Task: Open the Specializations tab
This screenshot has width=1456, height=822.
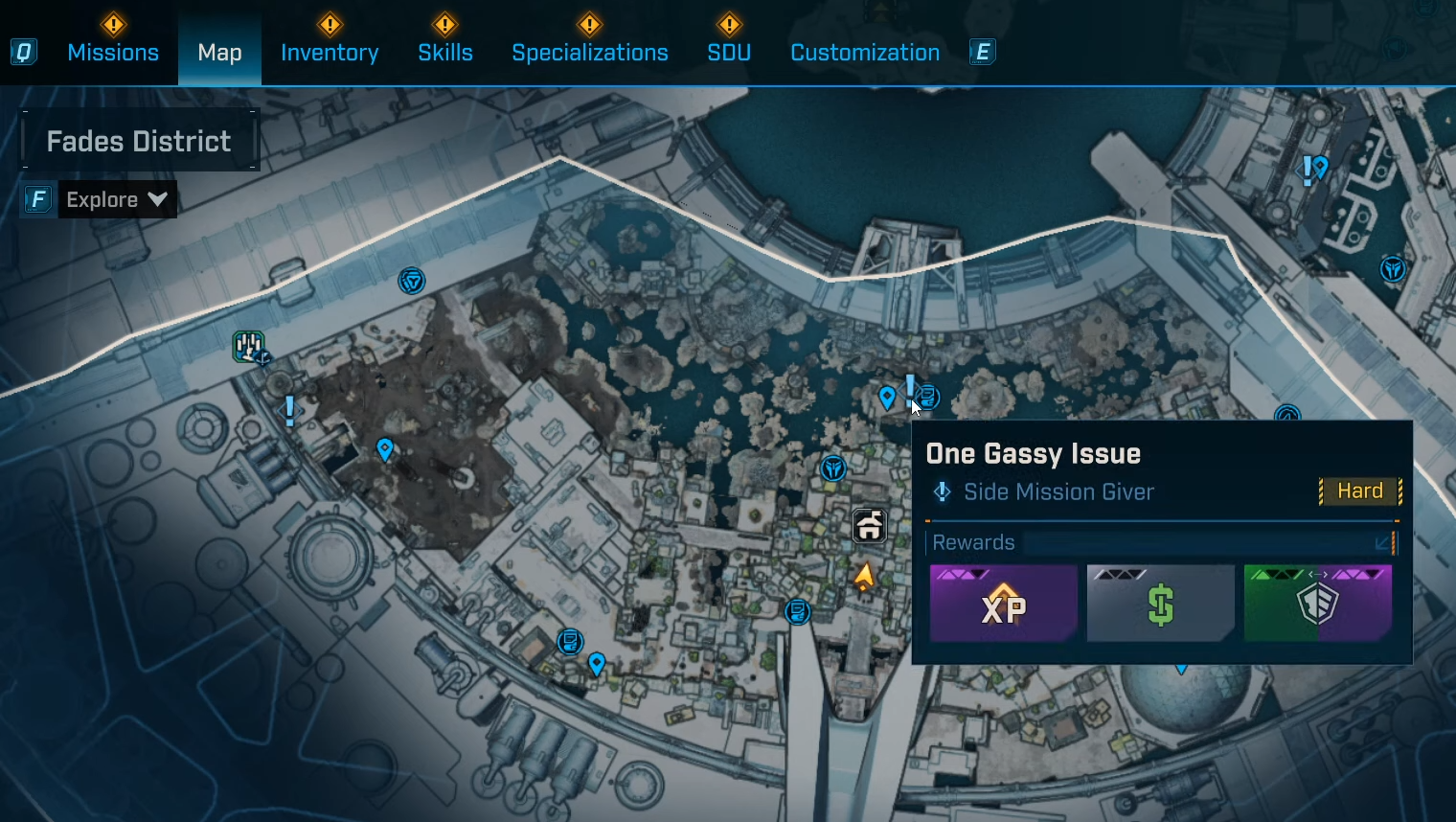Action: pyautogui.click(x=590, y=53)
